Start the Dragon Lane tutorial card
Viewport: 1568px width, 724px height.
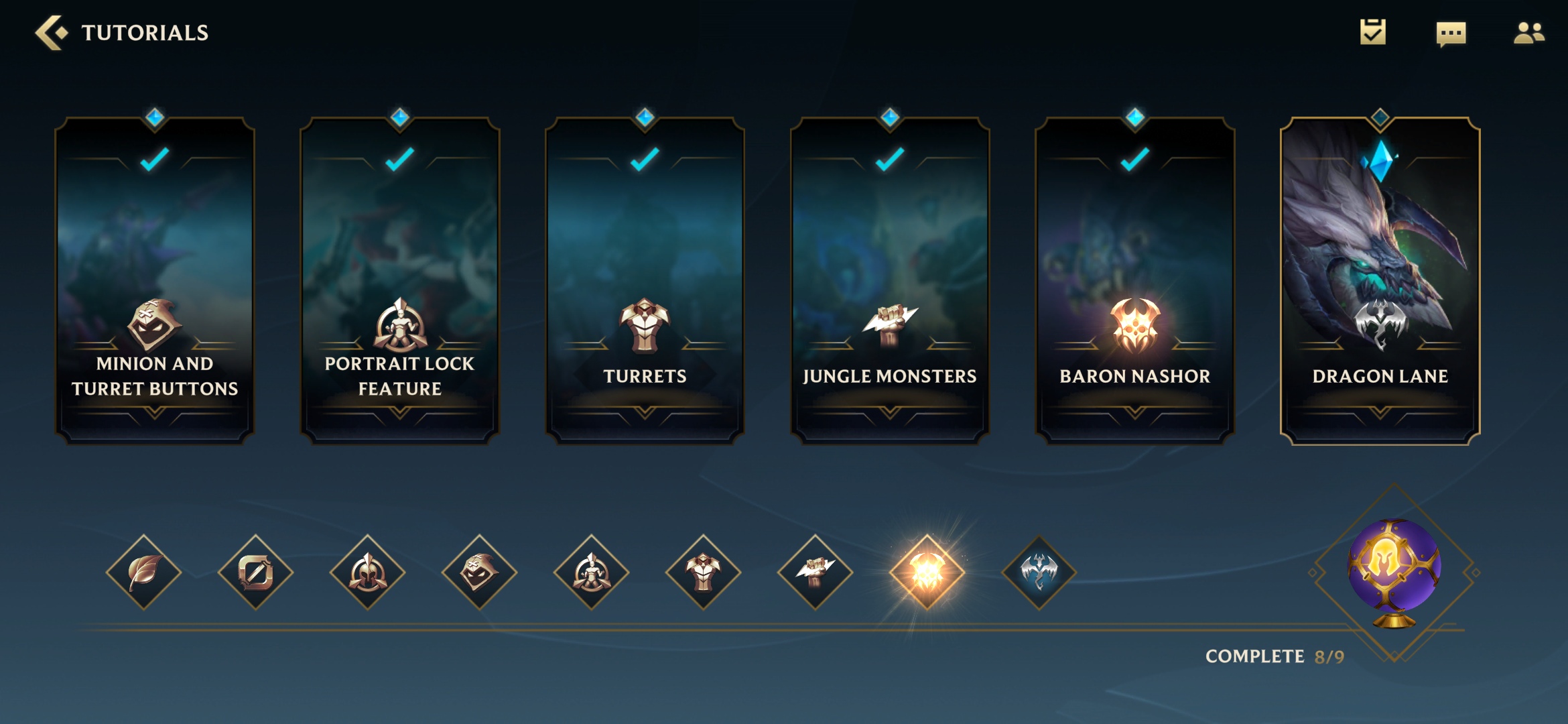click(x=1380, y=280)
